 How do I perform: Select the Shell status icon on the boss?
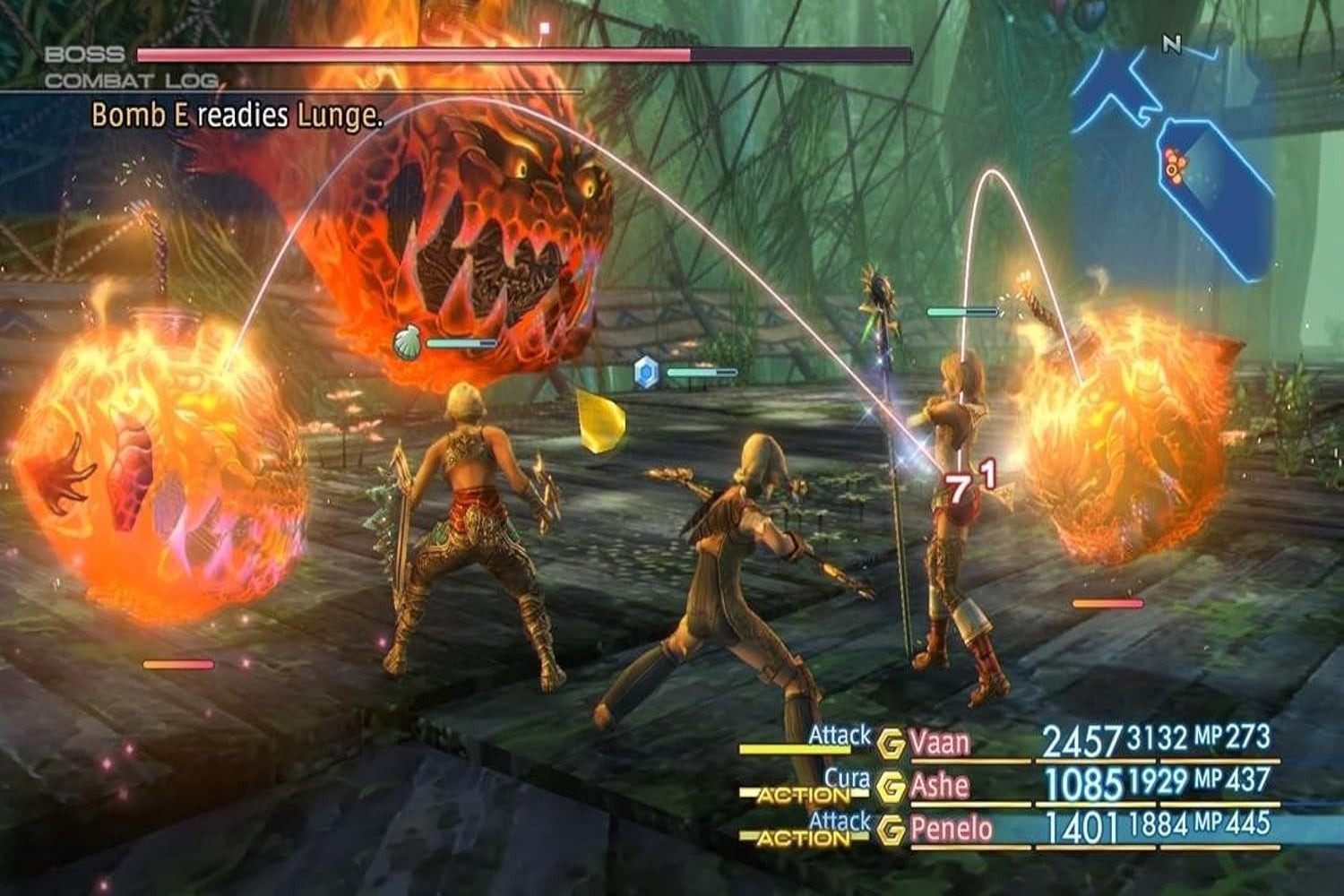pyautogui.click(x=409, y=340)
